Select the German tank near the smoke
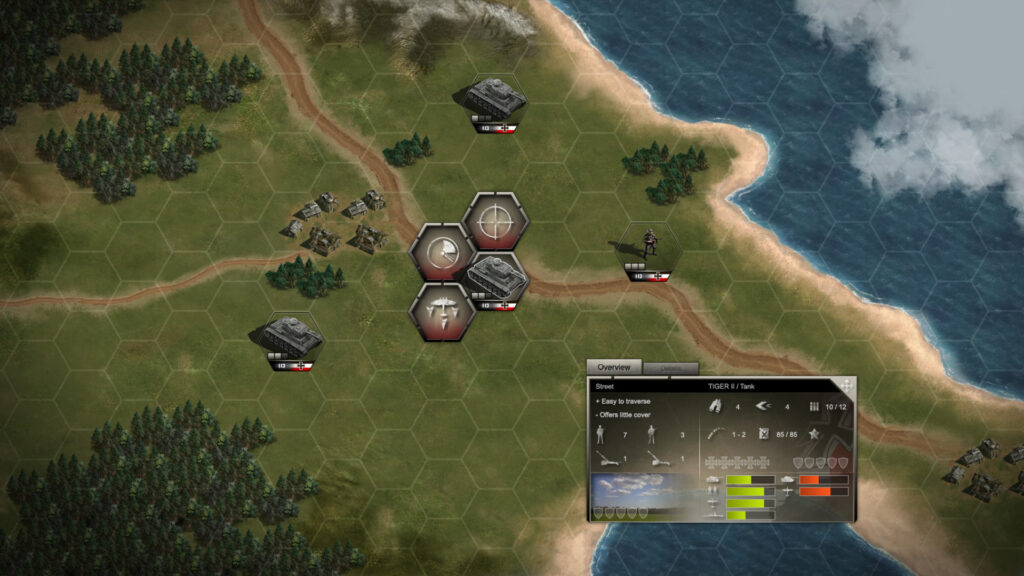Screen dimensions: 1024x576 point(496,101)
